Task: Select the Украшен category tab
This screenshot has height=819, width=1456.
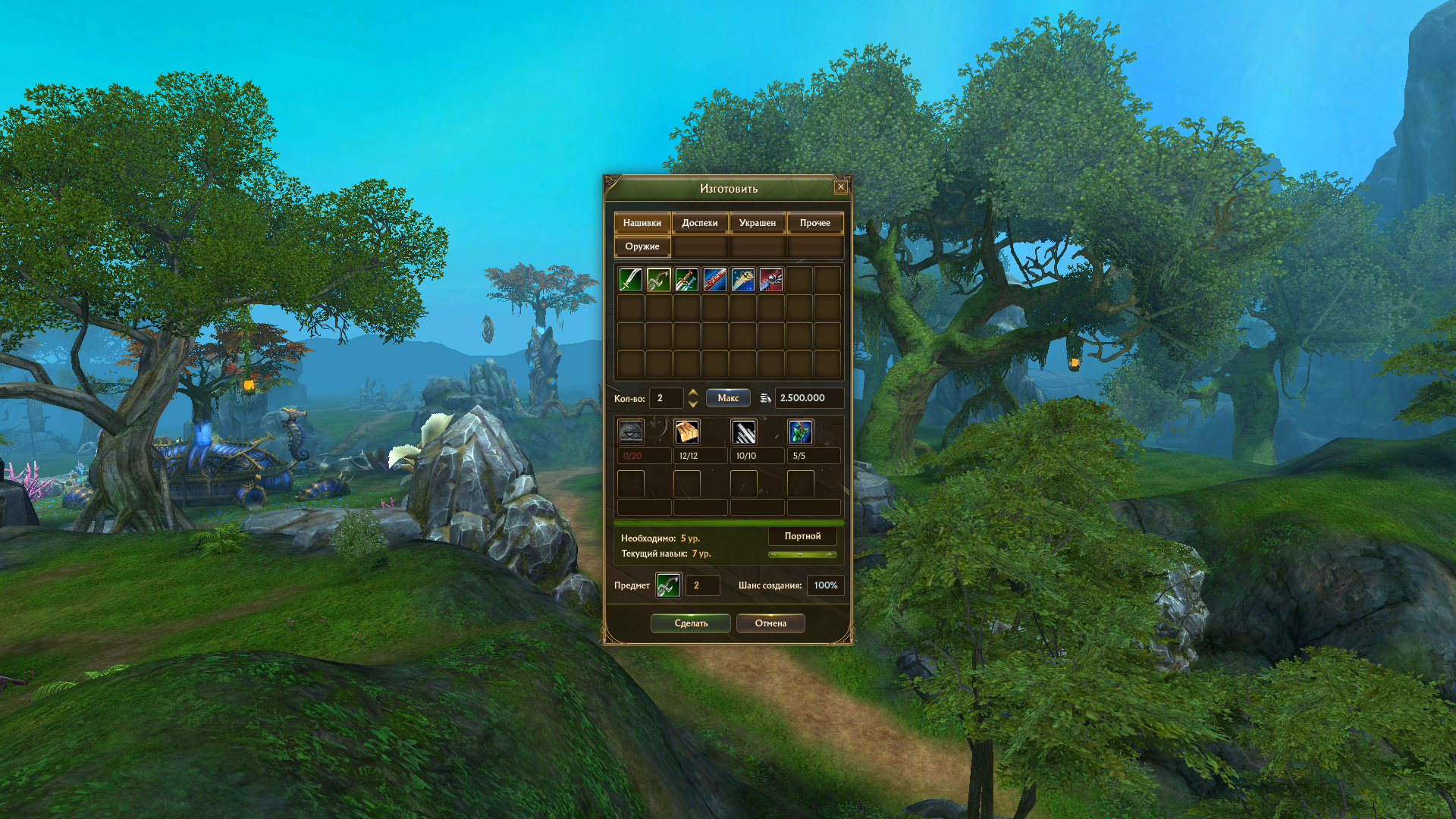Action: click(757, 223)
